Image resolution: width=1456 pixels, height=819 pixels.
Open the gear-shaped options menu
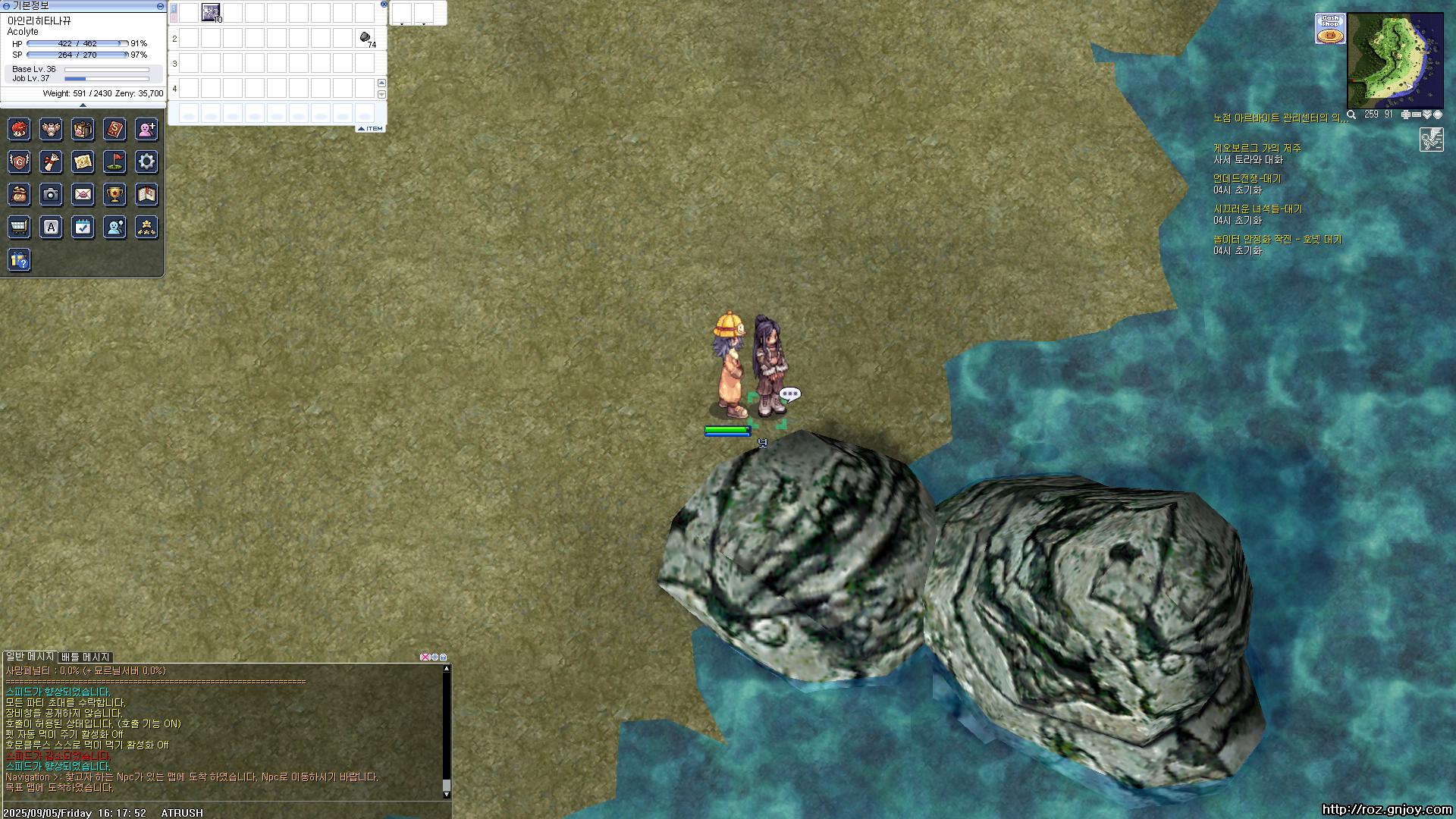click(146, 162)
